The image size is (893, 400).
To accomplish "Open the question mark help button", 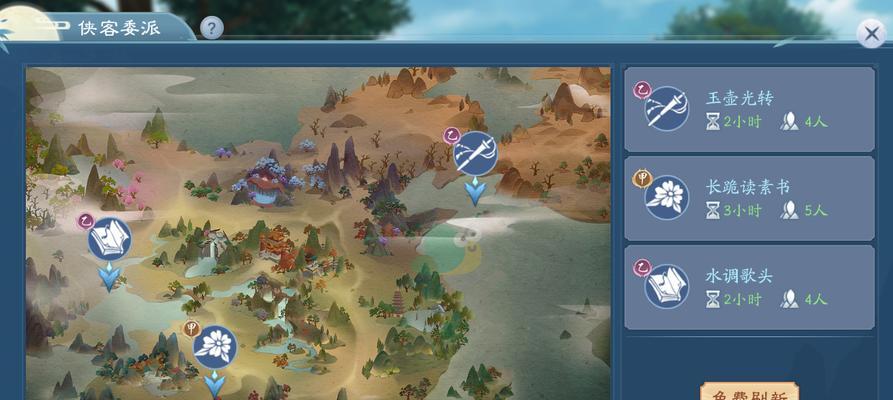I will coord(211,28).
